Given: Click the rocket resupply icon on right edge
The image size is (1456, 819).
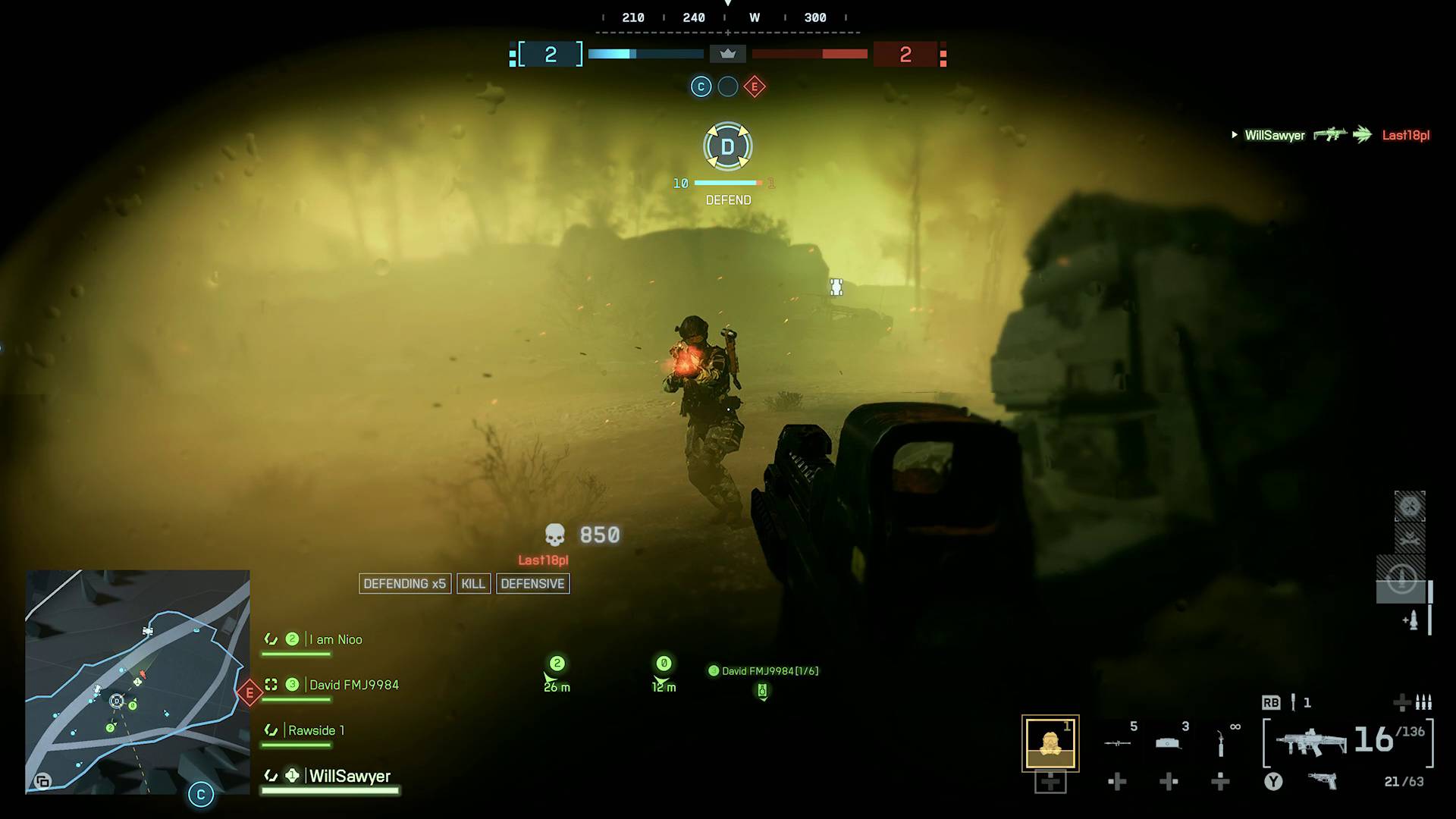Looking at the screenshot, I should pyautogui.click(x=1413, y=618).
